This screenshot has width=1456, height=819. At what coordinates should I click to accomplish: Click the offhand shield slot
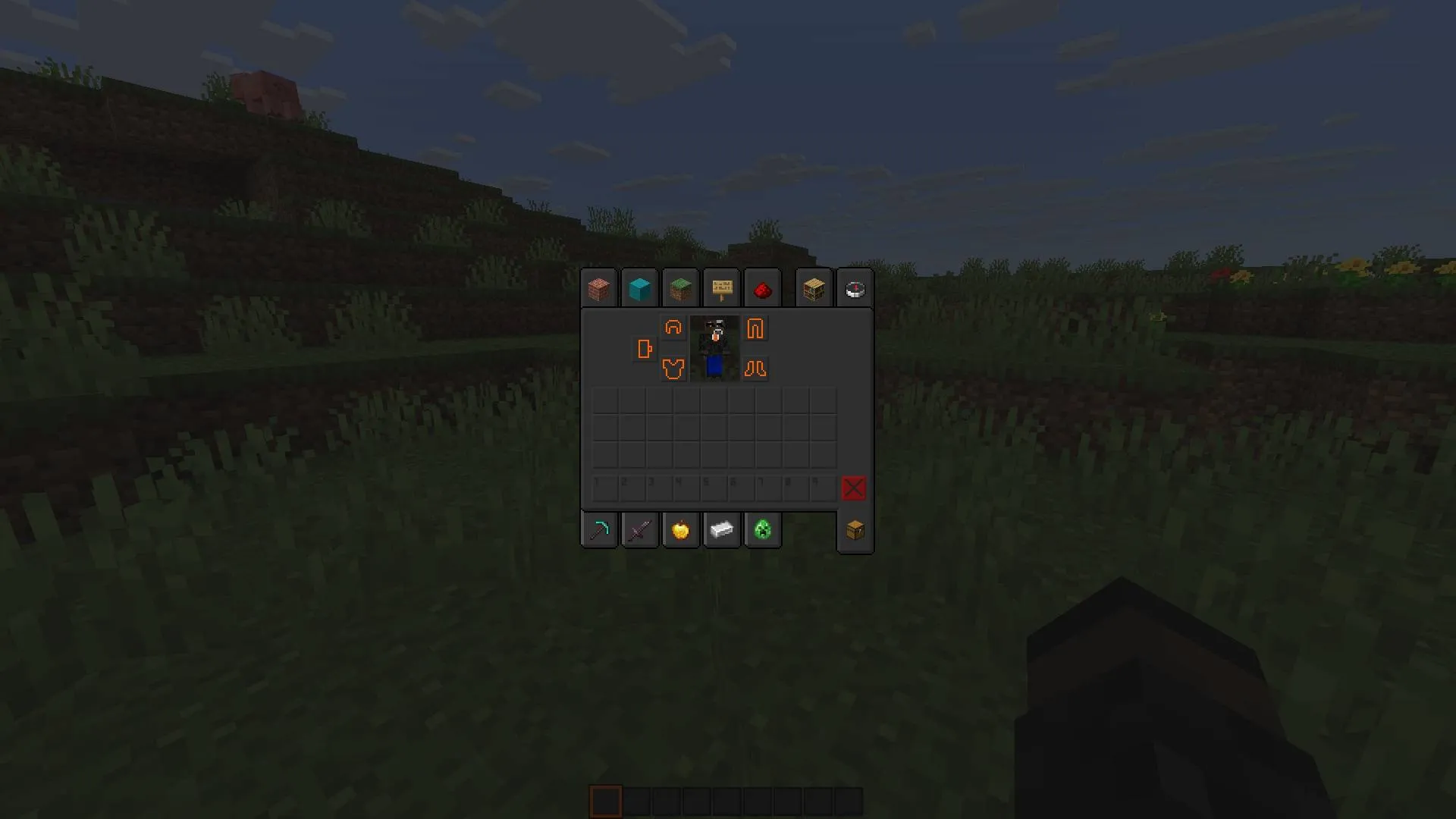[644, 349]
